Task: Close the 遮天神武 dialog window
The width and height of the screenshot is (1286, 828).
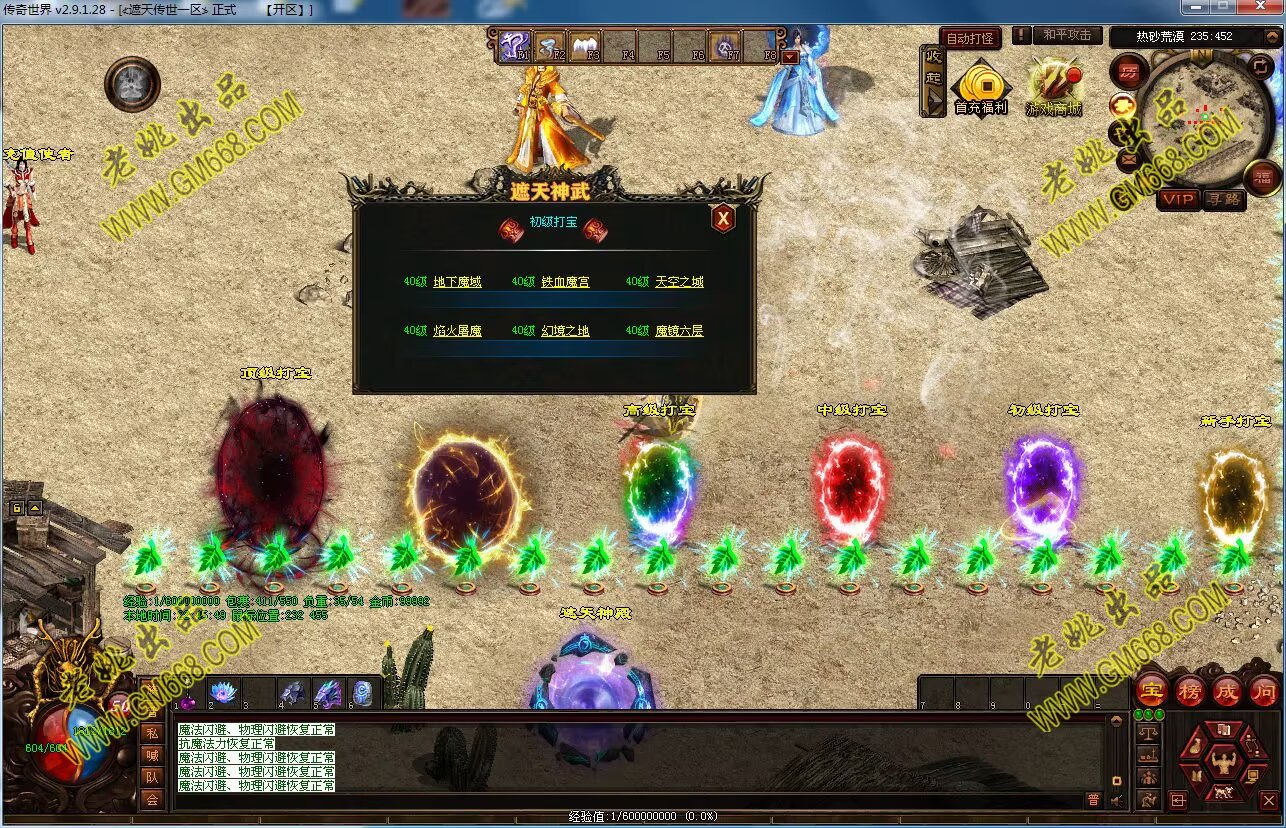Action: (x=723, y=218)
